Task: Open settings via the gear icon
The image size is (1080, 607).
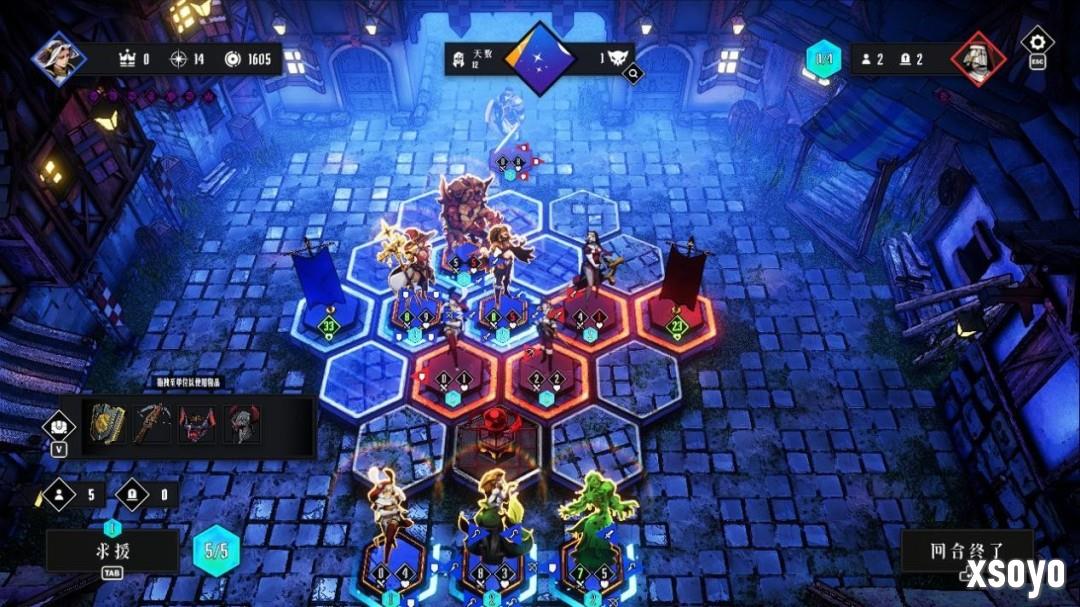Action: (x=1037, y=43)
